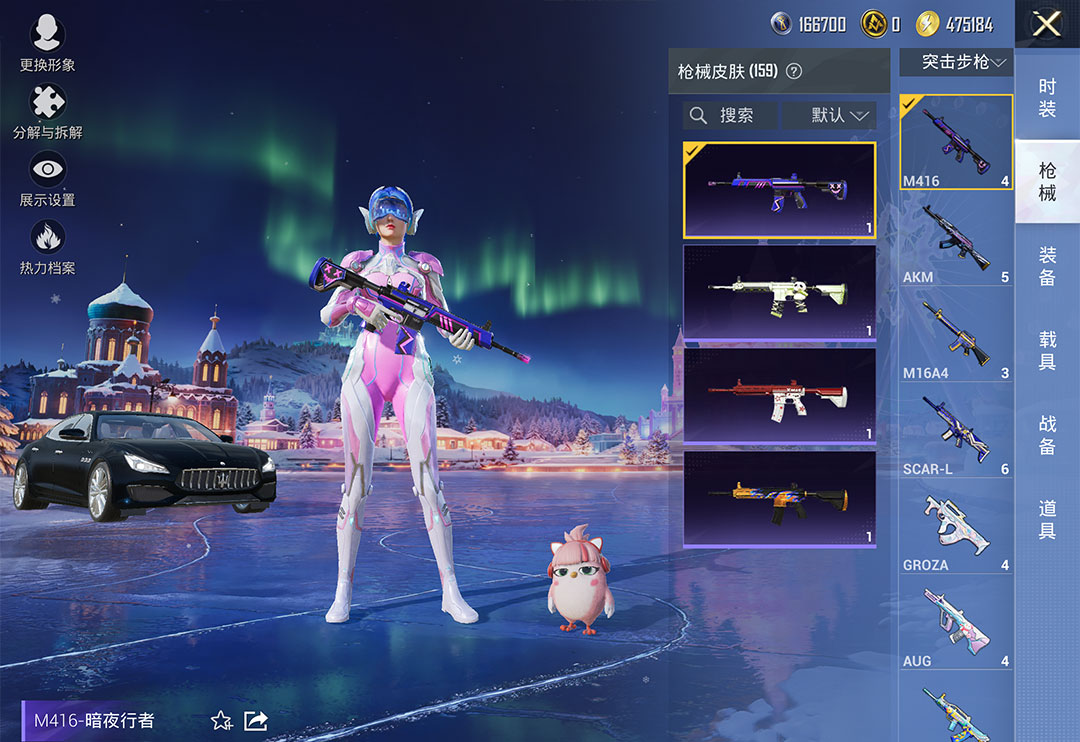The image size is (1080, 742).
Task: Switch to the 载具 tab
Action: point(1047,350)
